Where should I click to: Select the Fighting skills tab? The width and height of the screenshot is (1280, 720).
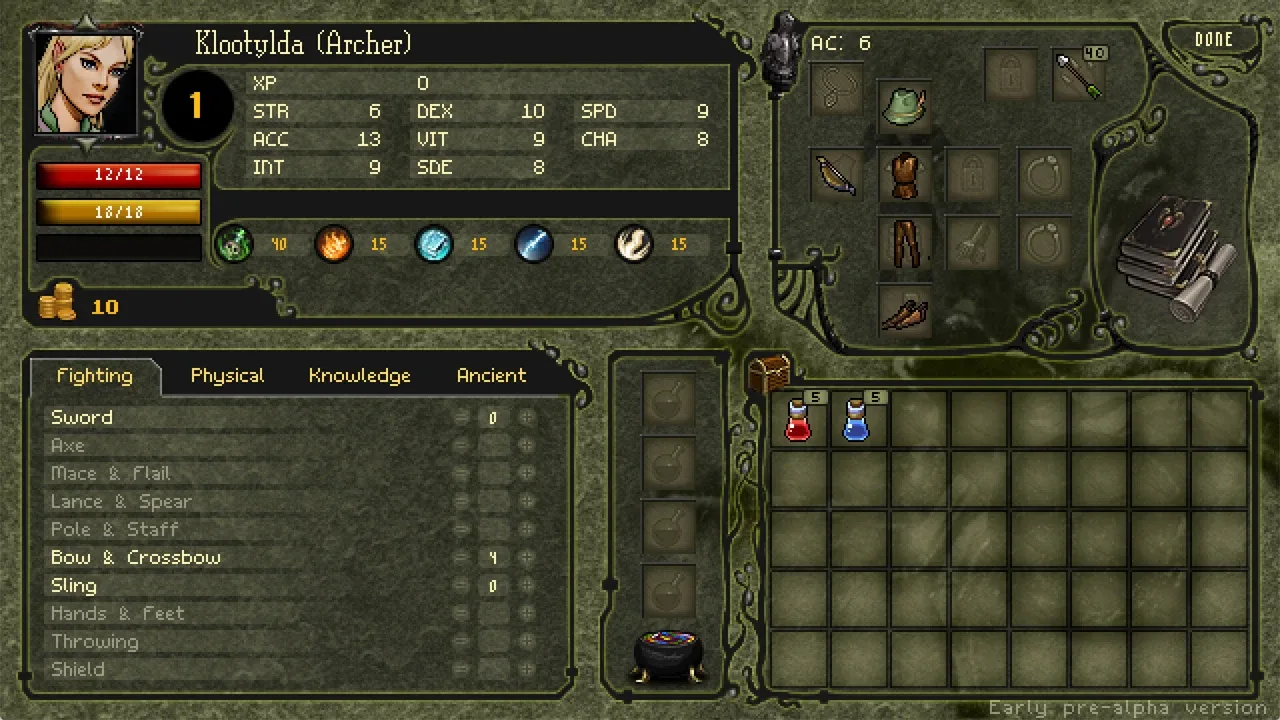tap(94, 376)
